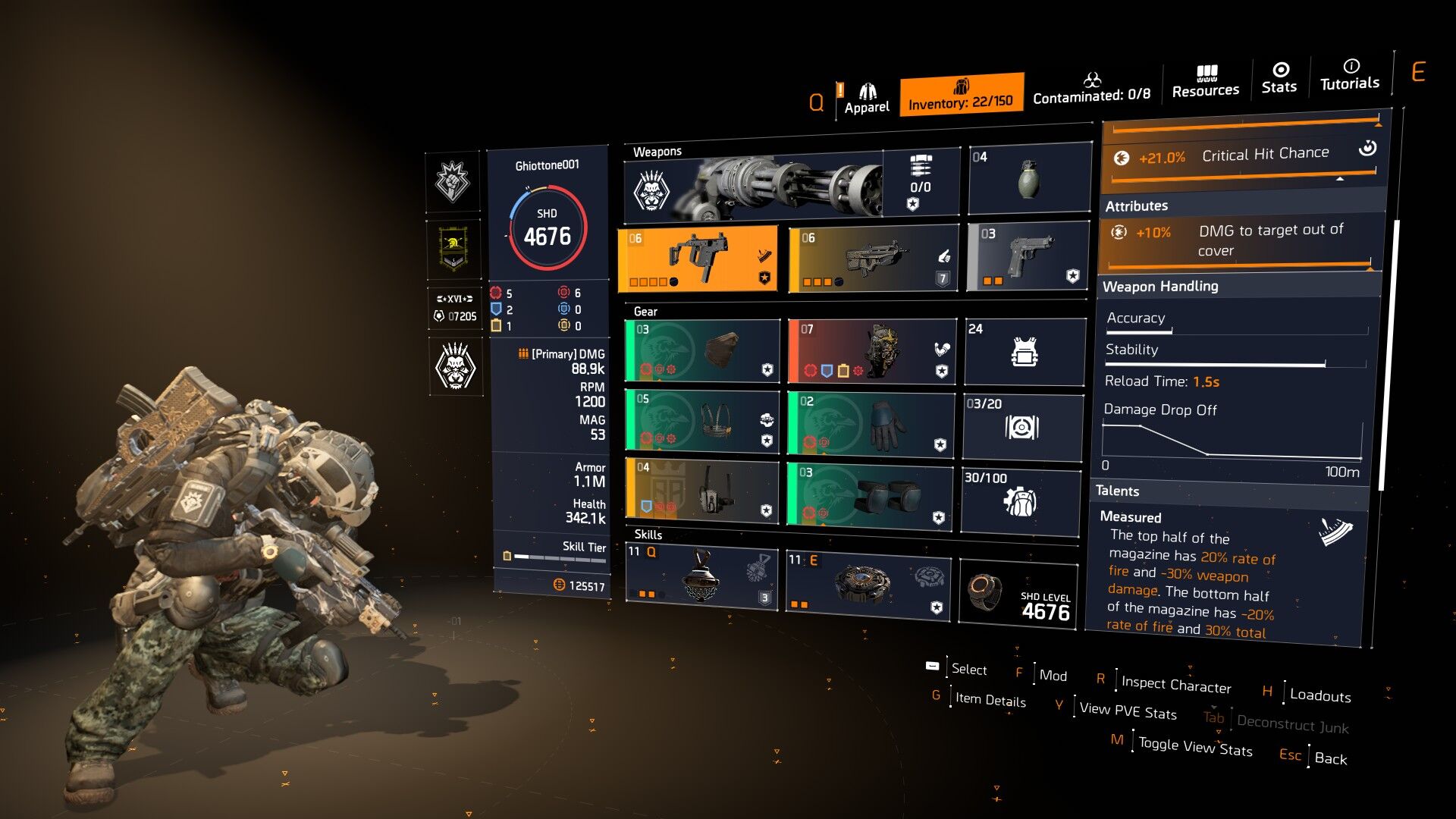Select the holster gear slot

tap(702, 490)
